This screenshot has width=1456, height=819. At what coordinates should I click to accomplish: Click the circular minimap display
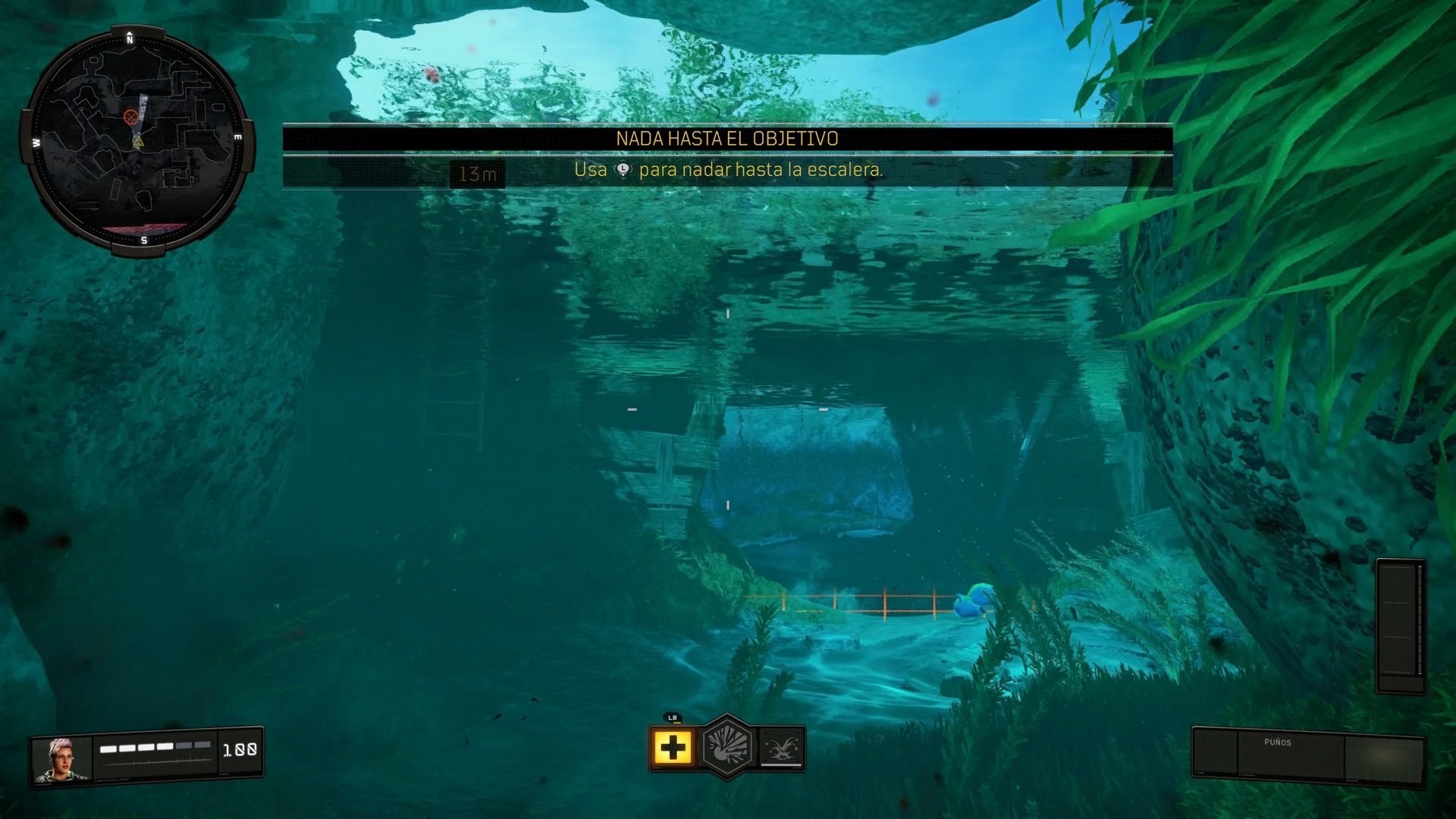pyautogui.click(x=135, y=136)
